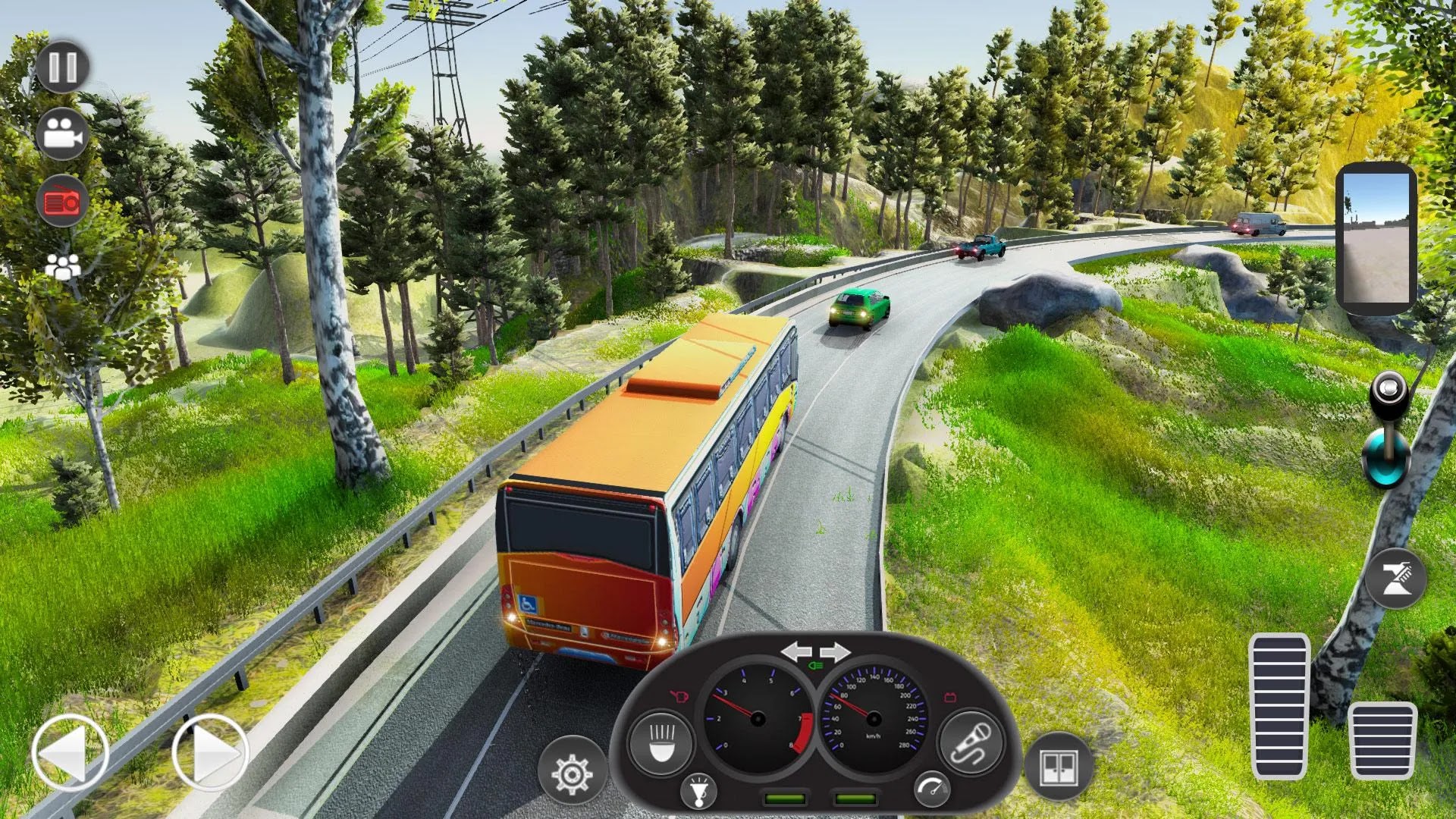
Task: Step on the short brake pedal
Action: 1382,740
